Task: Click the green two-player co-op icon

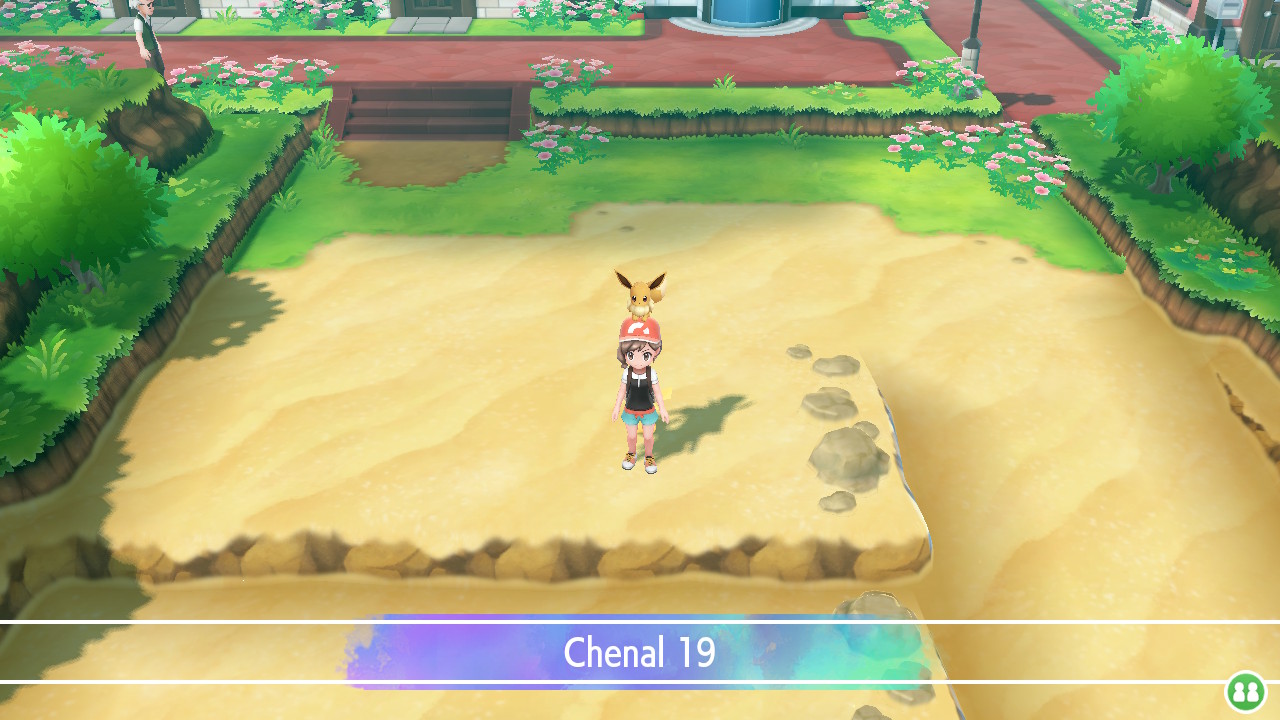Action: (x=1245, y=691)
